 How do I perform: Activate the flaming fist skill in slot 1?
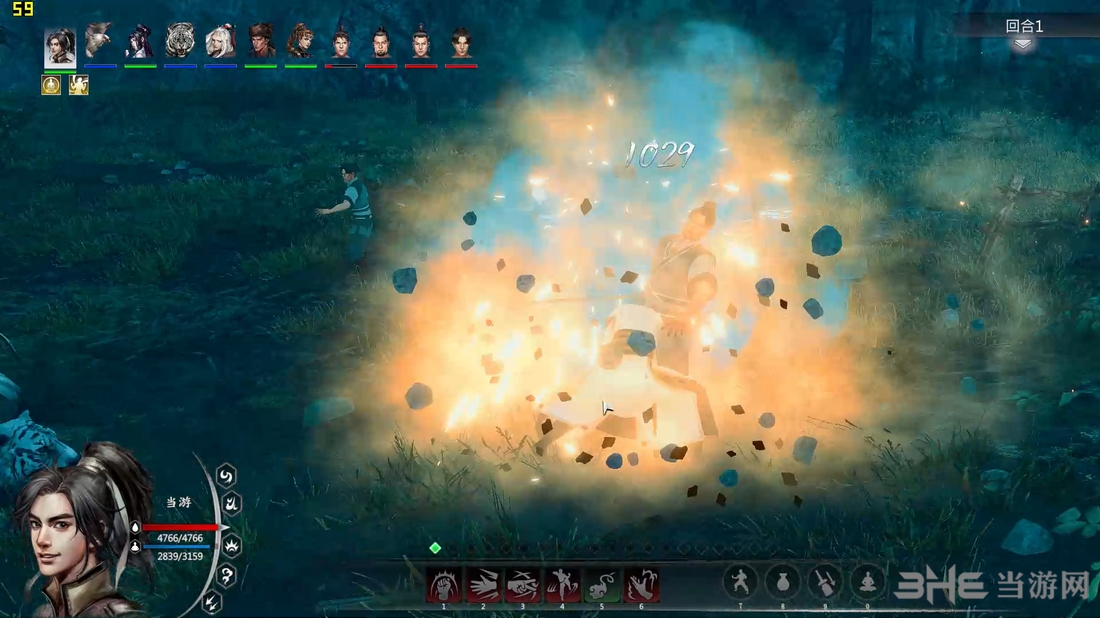(x=444, y=585)
